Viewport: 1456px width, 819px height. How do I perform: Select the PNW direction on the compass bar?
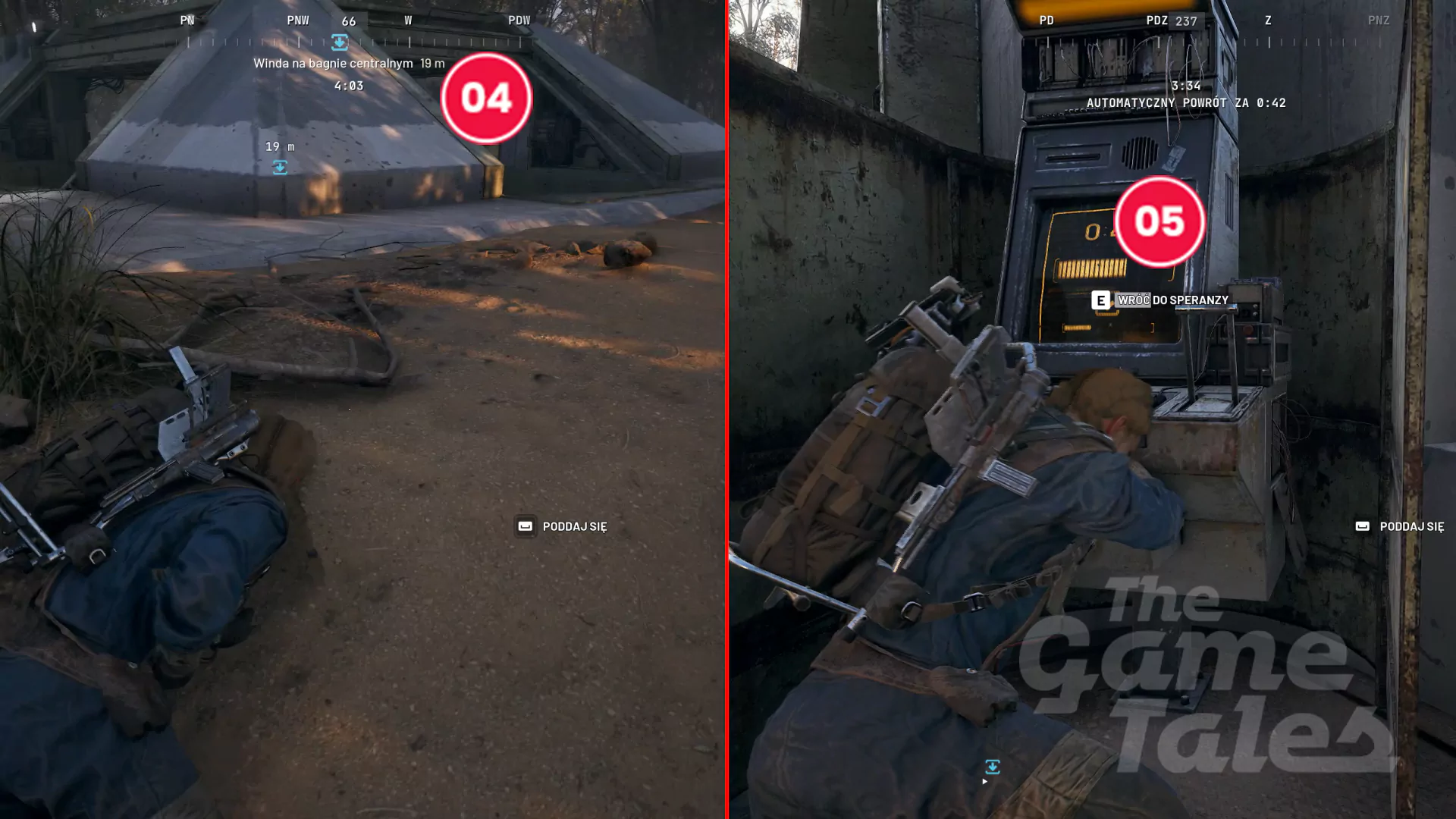point(297,20)
